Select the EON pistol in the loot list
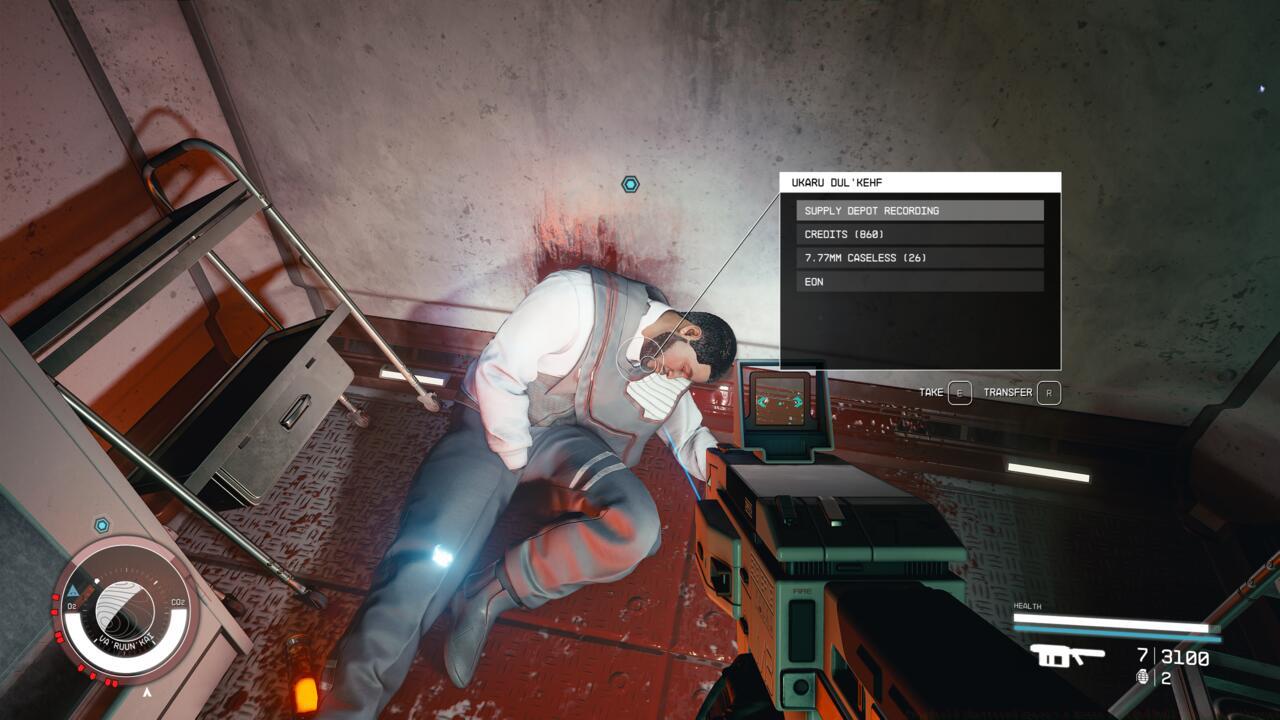The width and height of the screenshot is (1280, 720). 918,282
